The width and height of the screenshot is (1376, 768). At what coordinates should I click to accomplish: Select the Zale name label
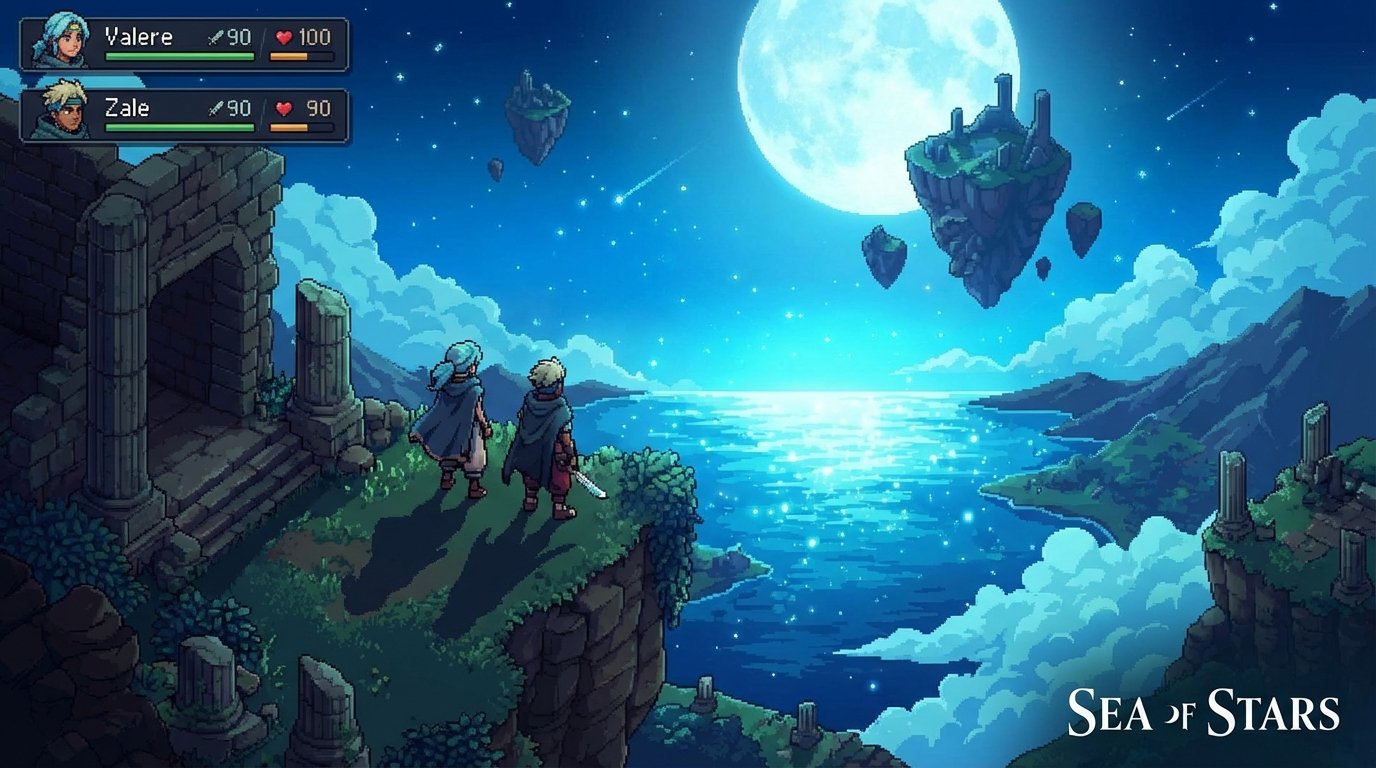coord(125,107)
